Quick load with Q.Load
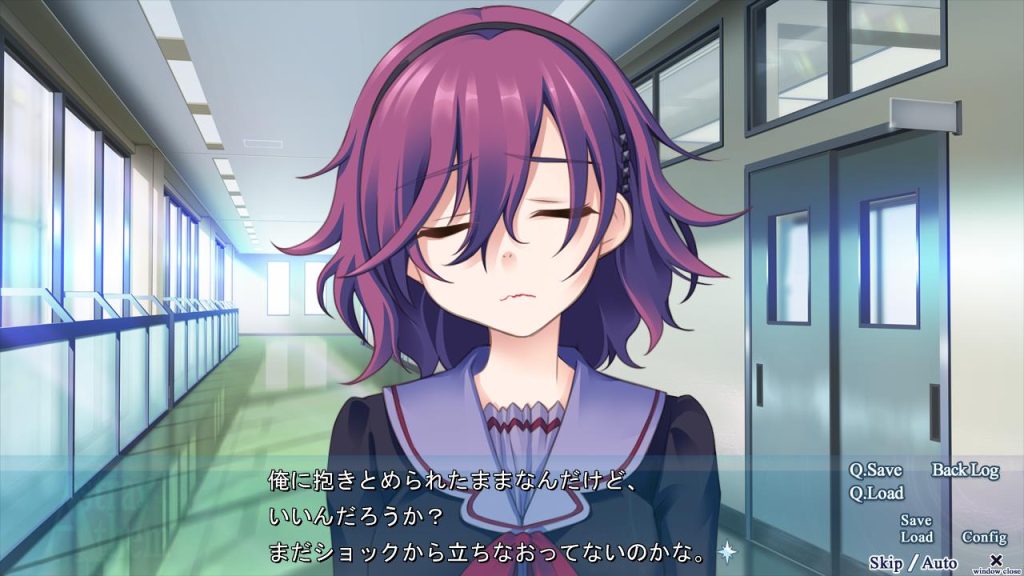 coord(876,493)
